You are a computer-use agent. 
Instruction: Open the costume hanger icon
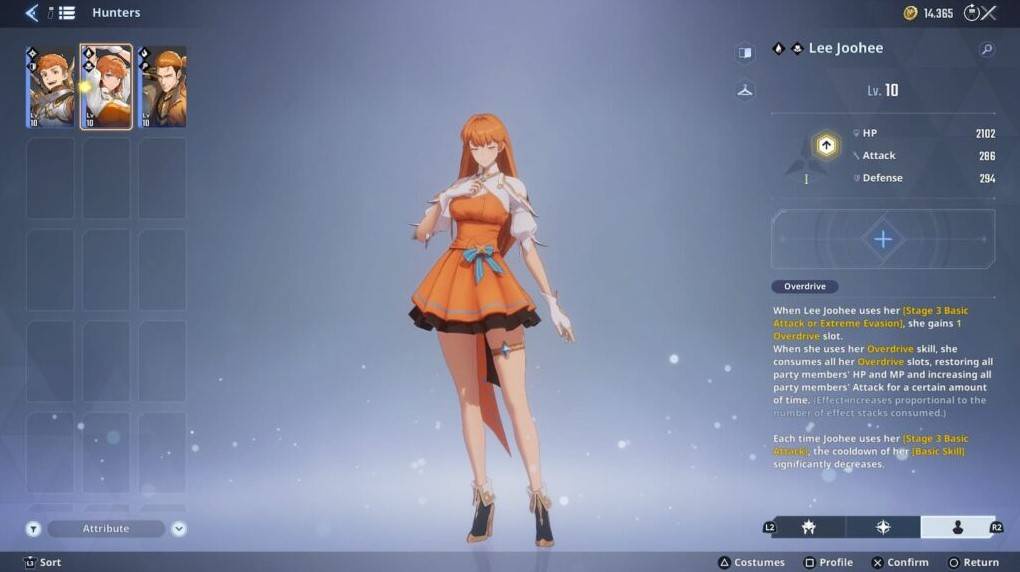click(x=745, y=91)
